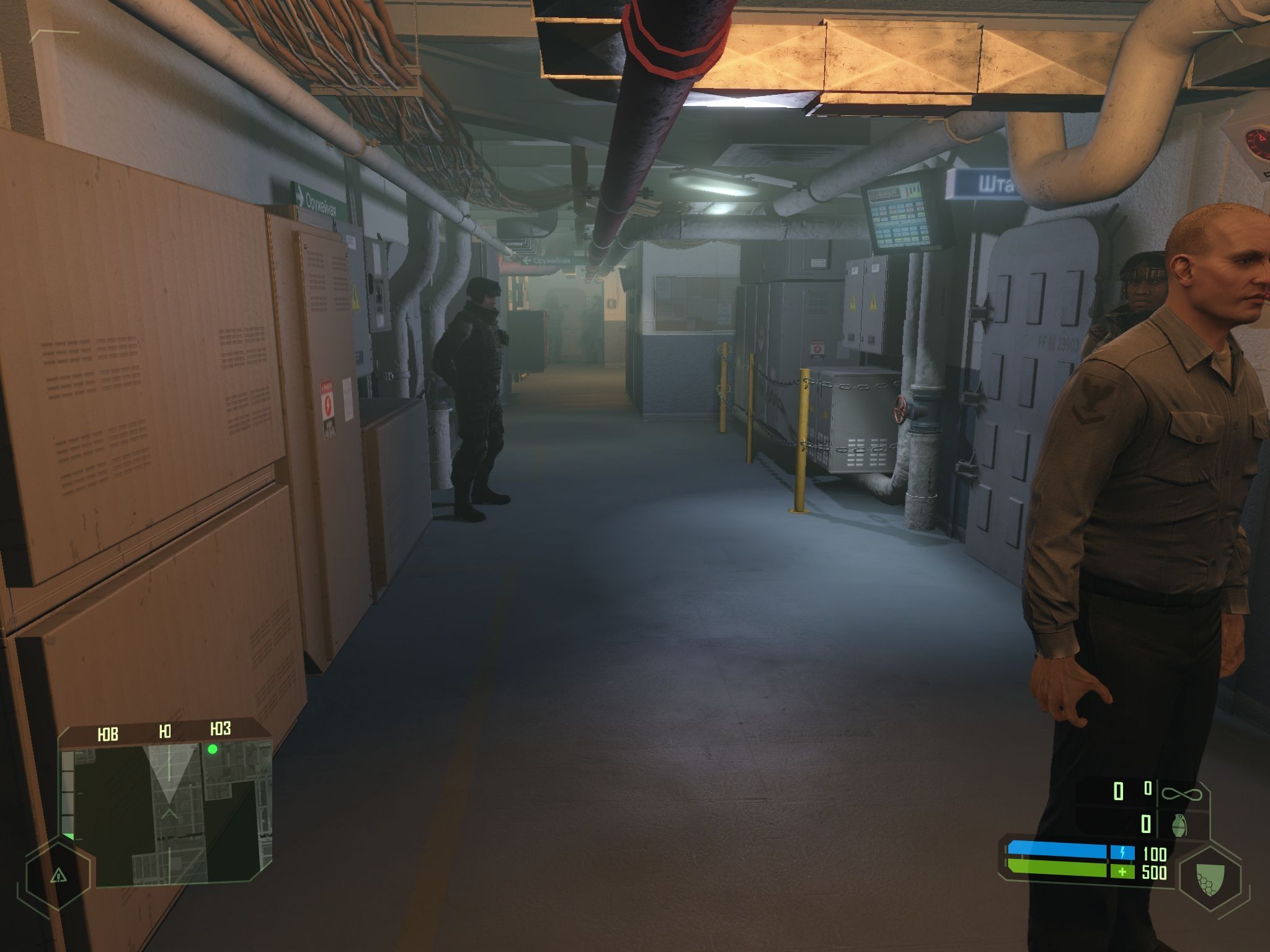Expand the ЮВ compass heading label

(108, 734)
